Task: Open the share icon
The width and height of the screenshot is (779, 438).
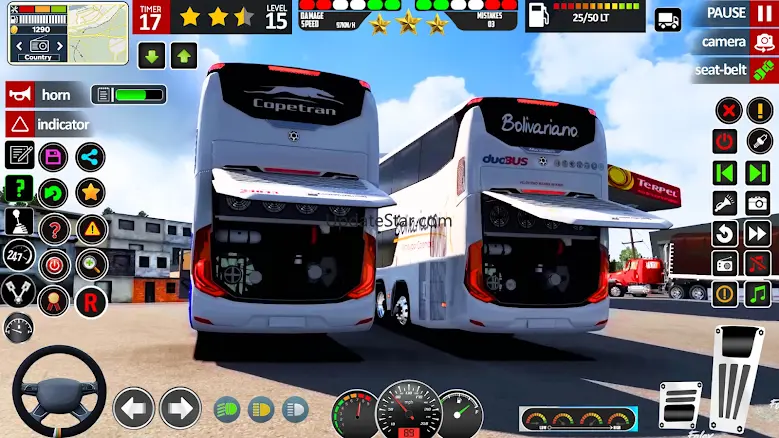Action: (x=90, y=156)
